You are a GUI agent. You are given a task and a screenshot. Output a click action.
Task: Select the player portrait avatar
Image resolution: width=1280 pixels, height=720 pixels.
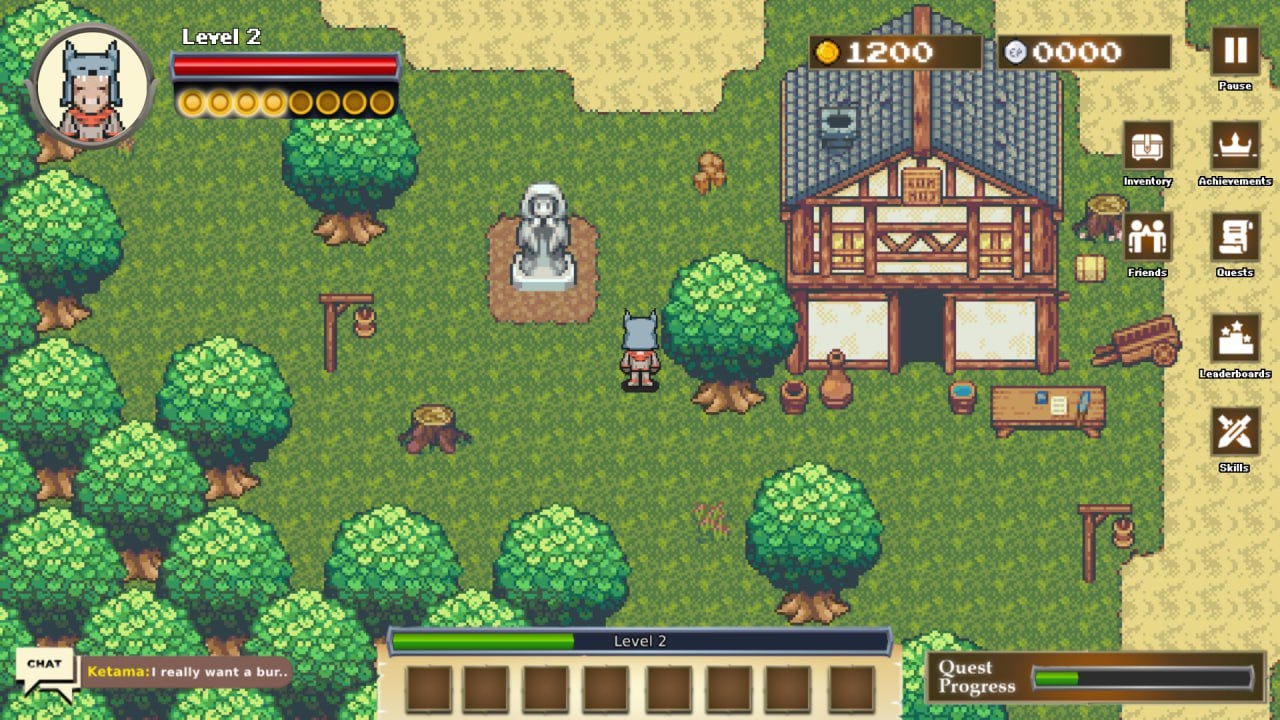tap(91, 87)
